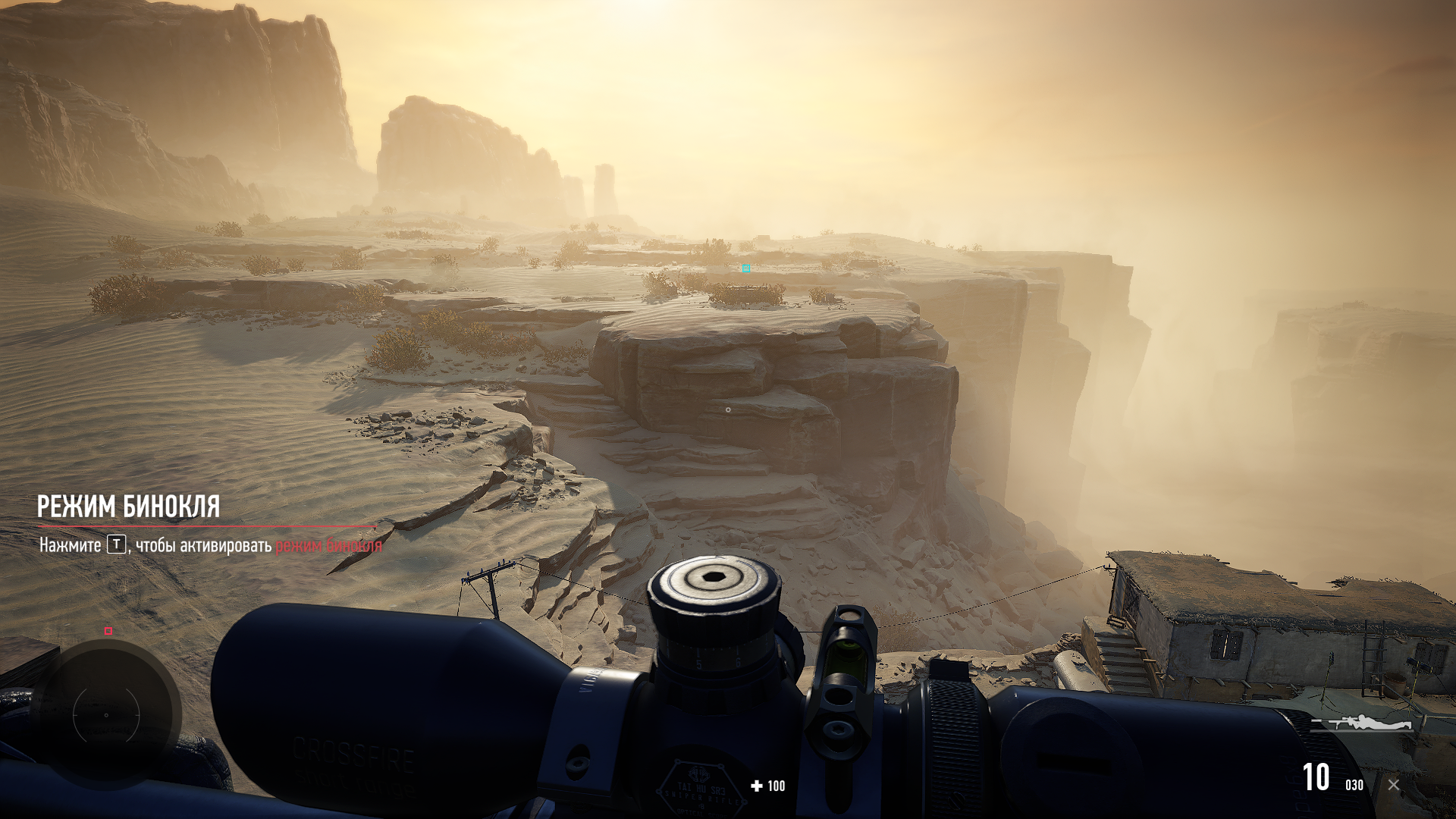Screen dimensions: 1456x819
Task: Click the circular radar minimap
Action: coord(106,714)
